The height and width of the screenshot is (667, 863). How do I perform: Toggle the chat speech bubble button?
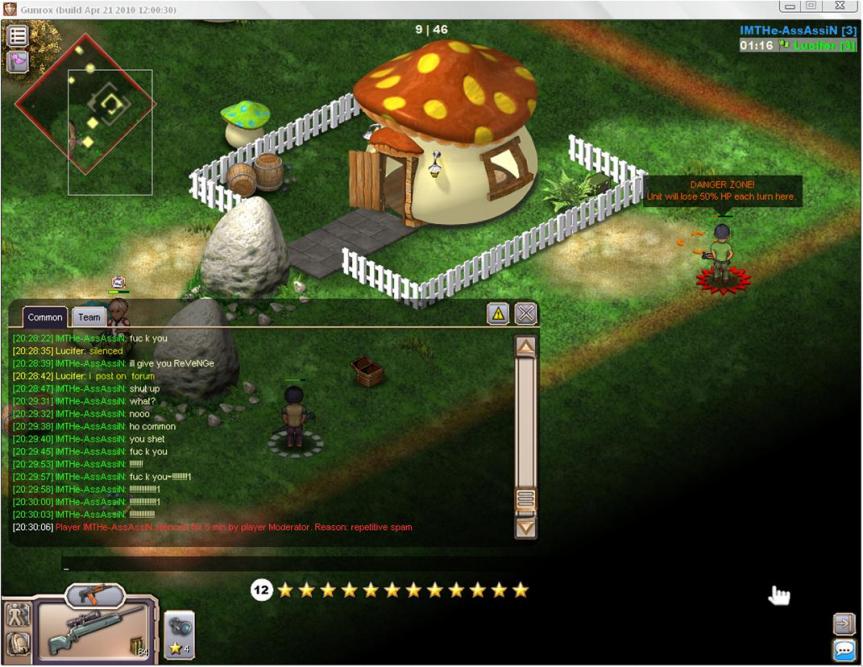click(x=843, y=650)
